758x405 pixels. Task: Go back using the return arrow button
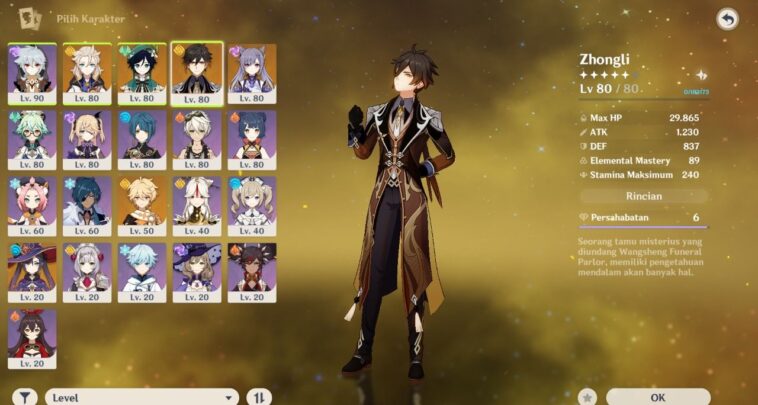coord(727,18)
